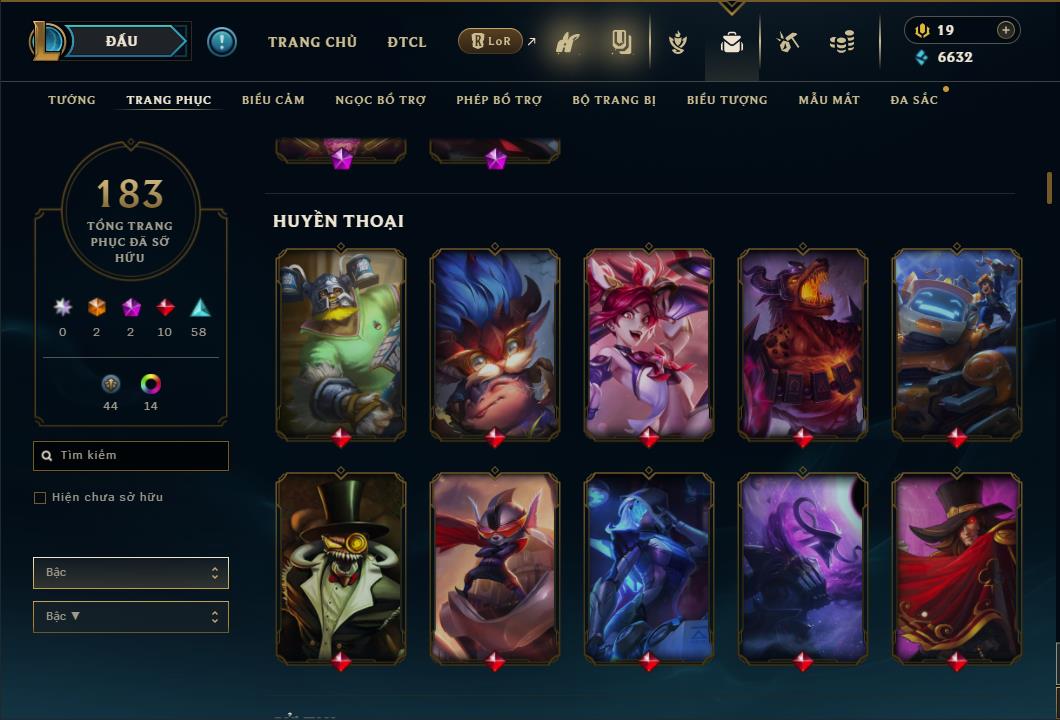Switch to the TƯỚNG tab
This screenshot has width=1060, height=720.
click(72, 100)
